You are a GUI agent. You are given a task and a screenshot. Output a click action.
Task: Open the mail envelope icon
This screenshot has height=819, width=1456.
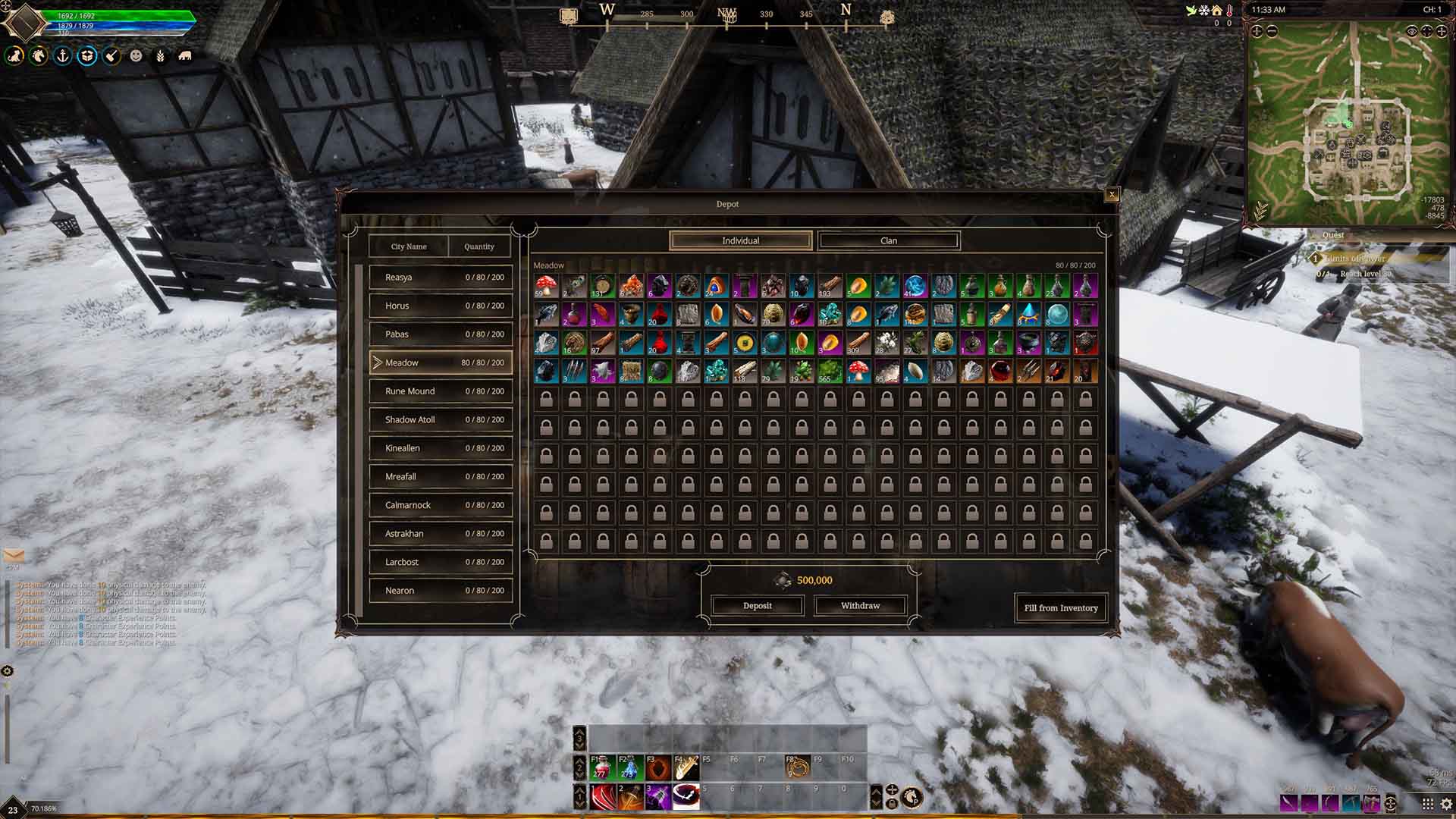14,556
